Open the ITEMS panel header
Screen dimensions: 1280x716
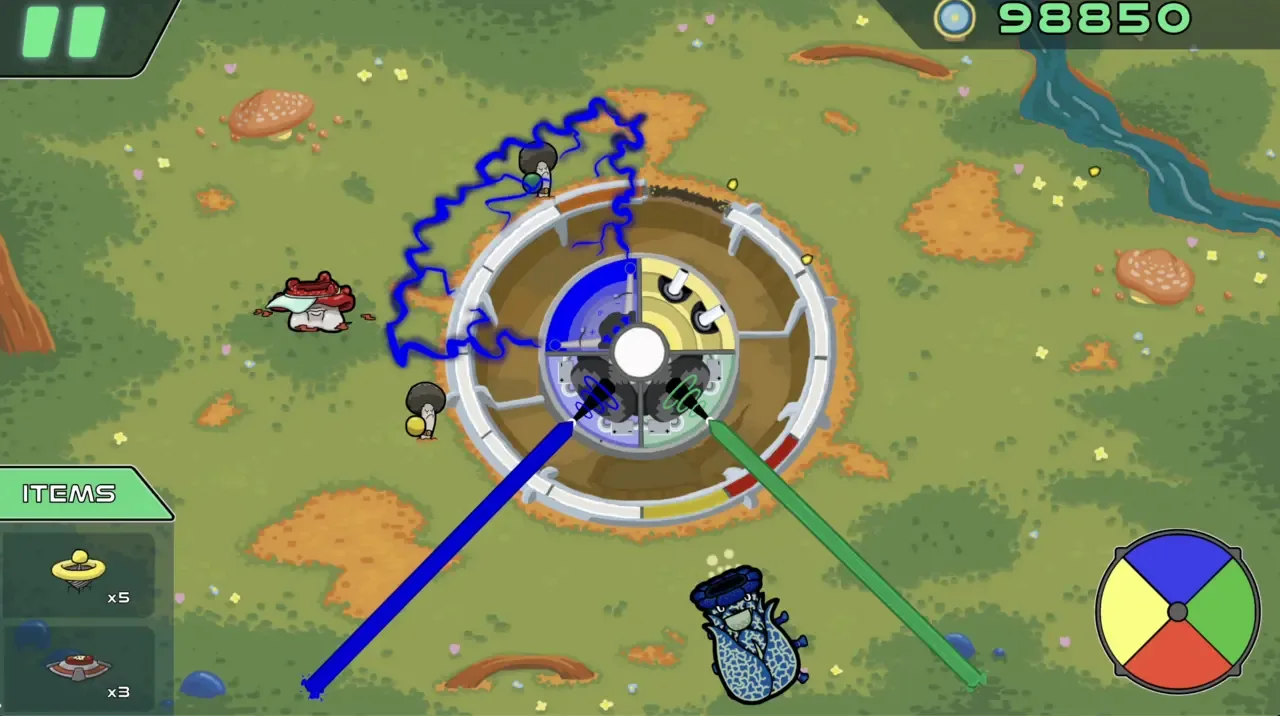click(x=70, y=494)
